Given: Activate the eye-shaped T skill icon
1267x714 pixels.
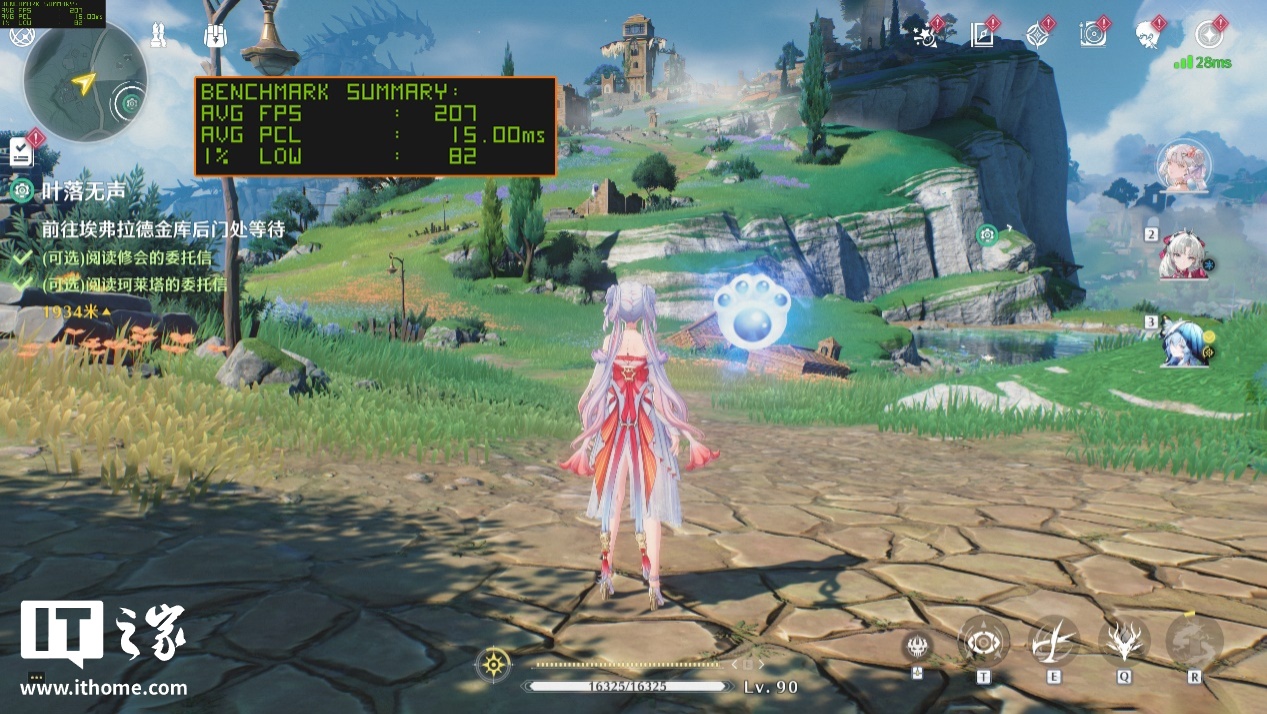Looking at the screenshot, I should pos(983,641).
